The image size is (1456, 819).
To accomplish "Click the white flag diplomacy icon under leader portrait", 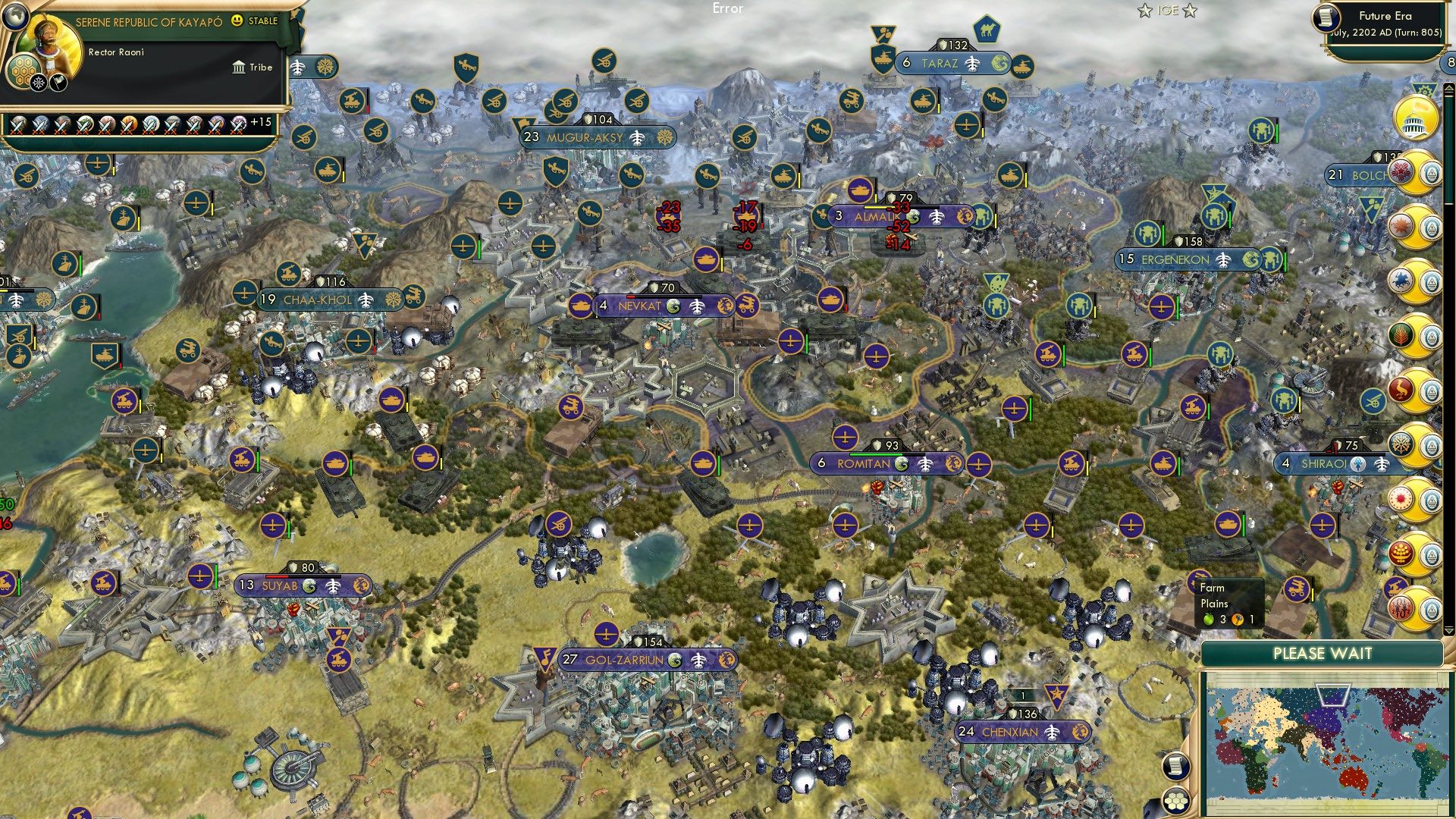I will pyautogui.click(x=58, y=82).
